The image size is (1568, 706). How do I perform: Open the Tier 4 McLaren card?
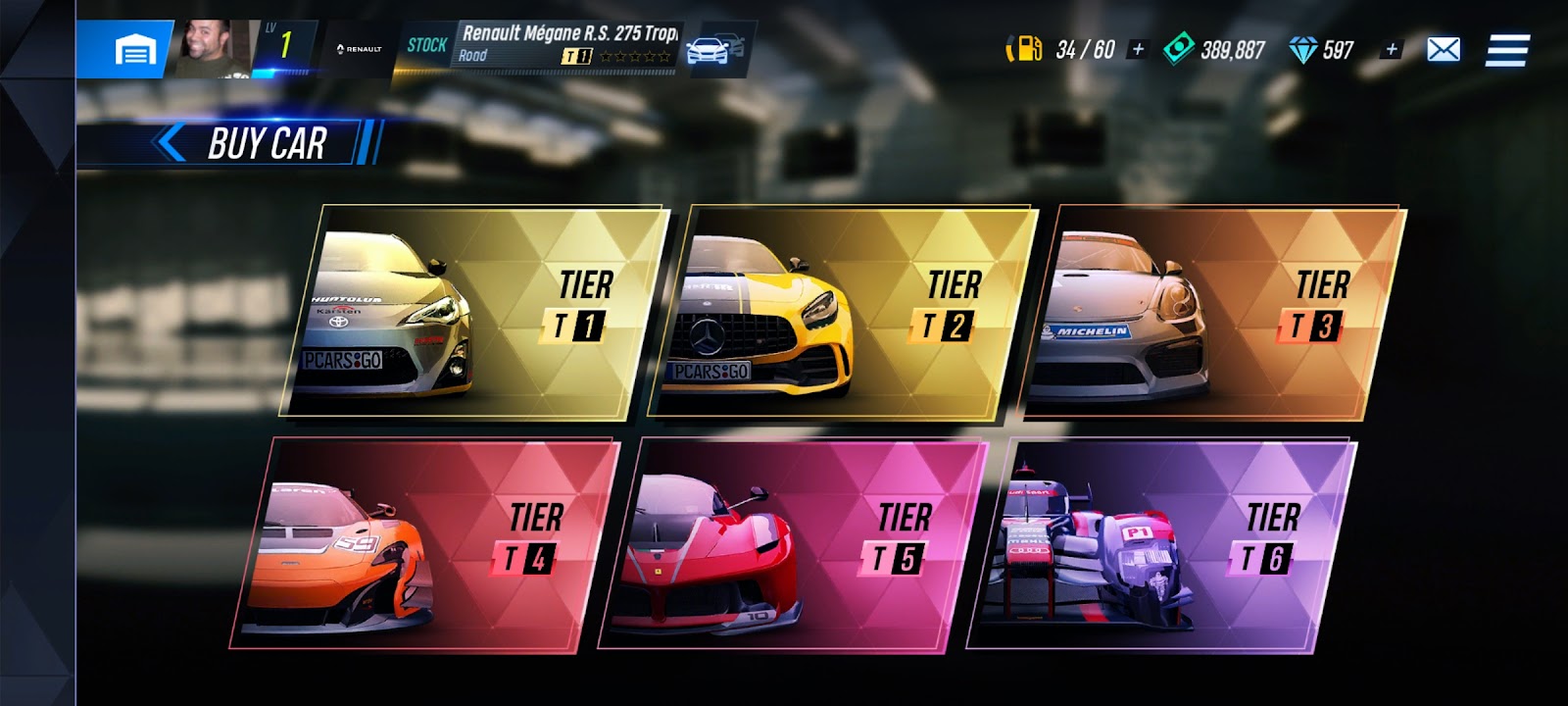[426, 543]
